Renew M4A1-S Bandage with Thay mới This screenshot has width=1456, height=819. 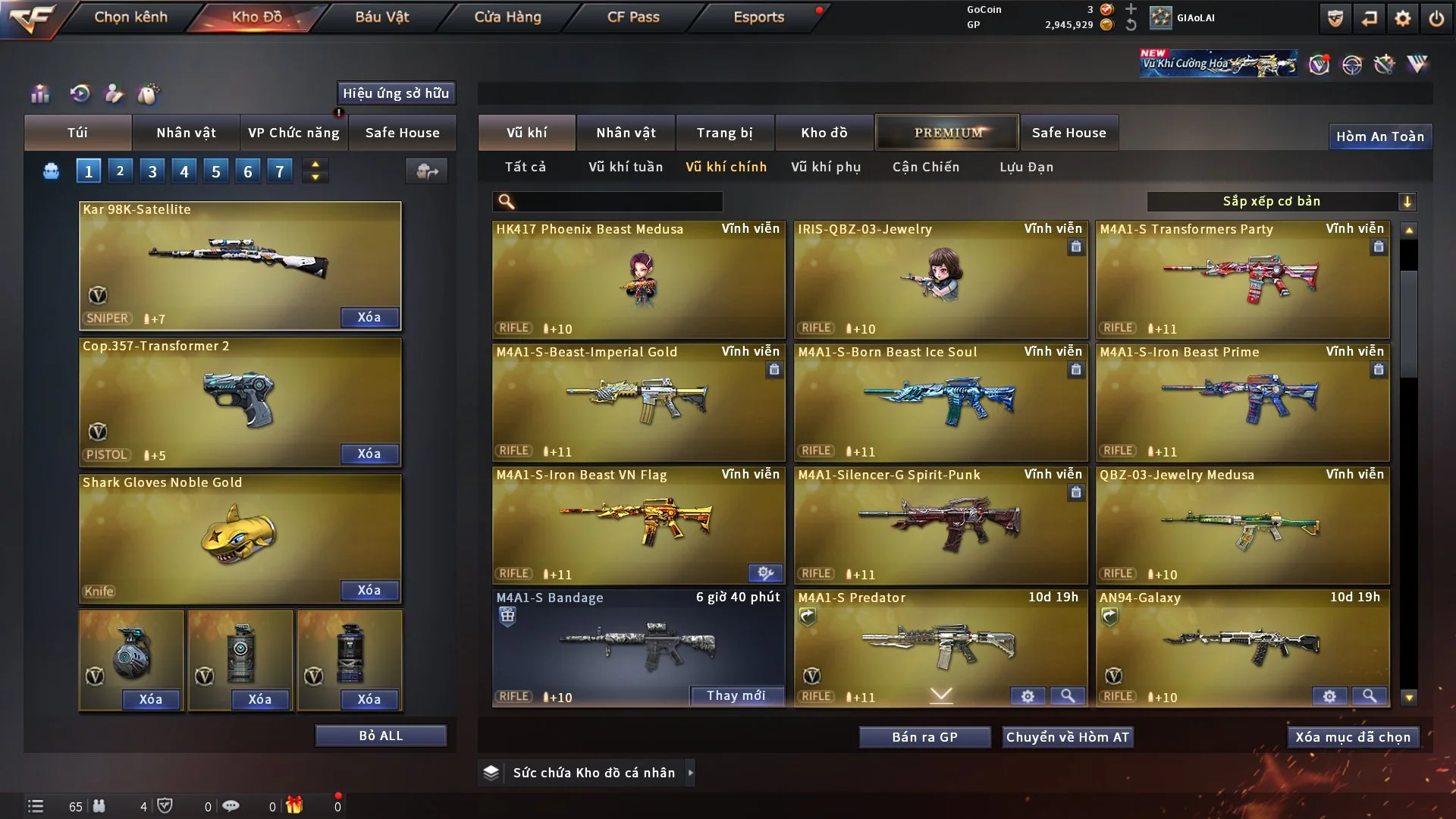[x=736, y=695]
